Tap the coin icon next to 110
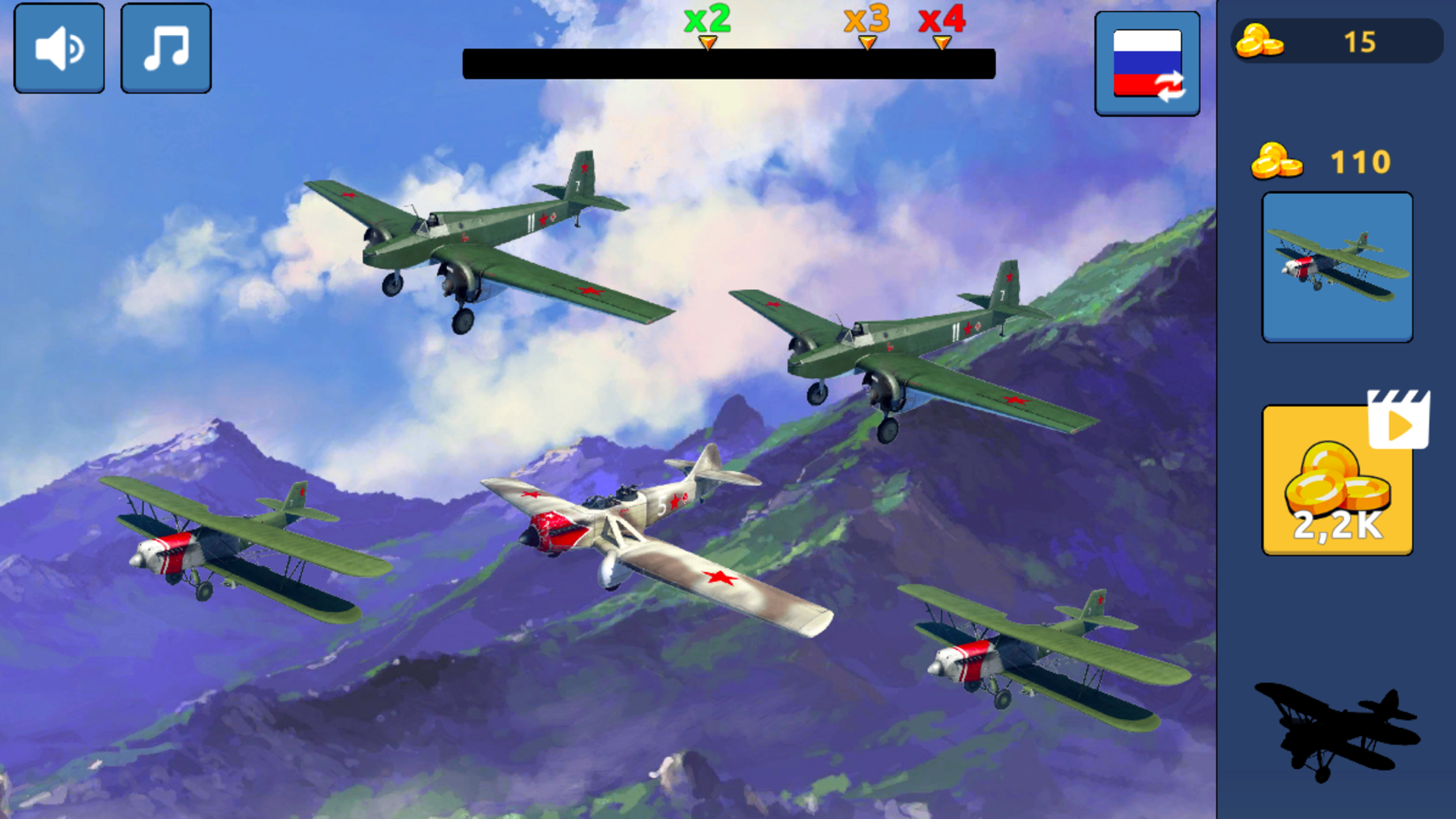1456x819 pixels. coord(1277,162)
